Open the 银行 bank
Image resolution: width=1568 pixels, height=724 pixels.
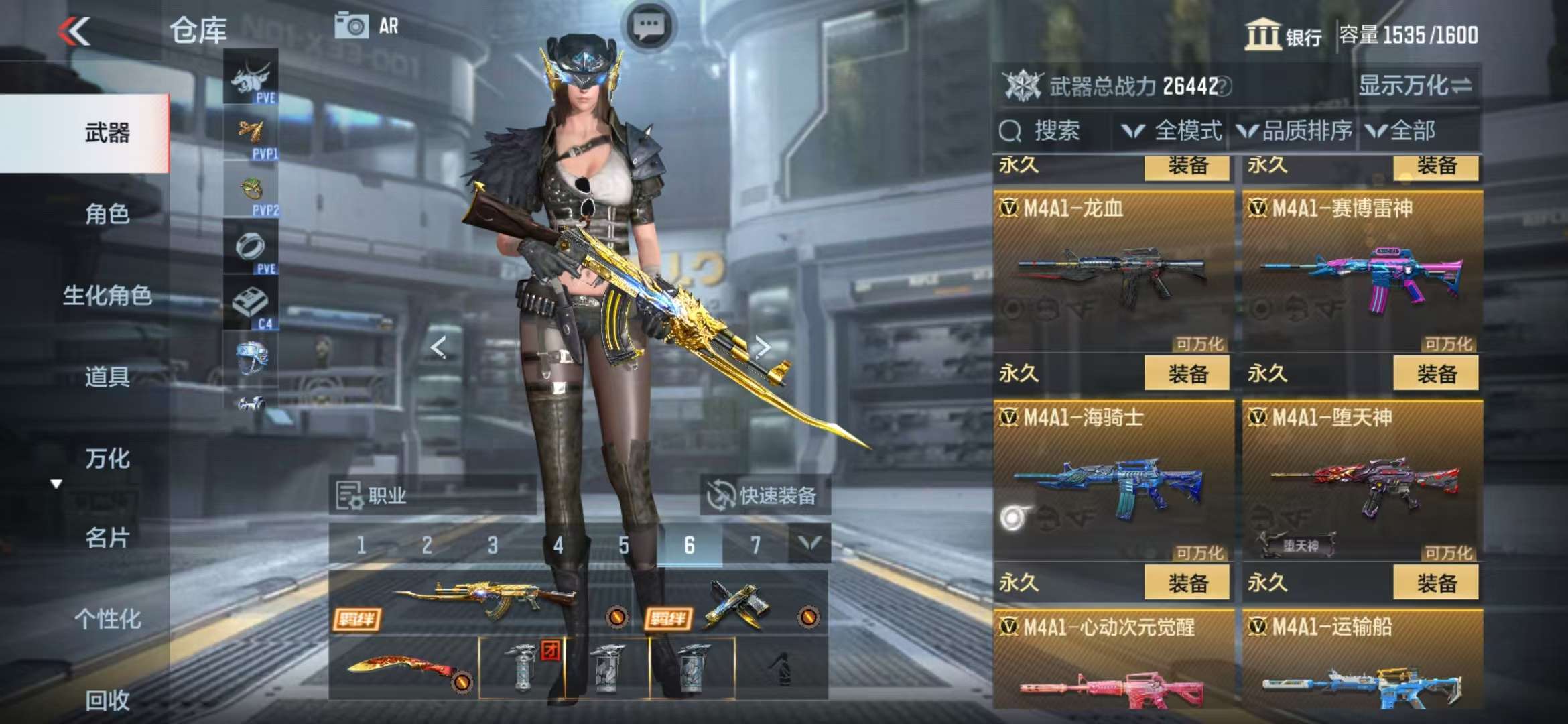pyautogui.click(x=1283, y=35)
